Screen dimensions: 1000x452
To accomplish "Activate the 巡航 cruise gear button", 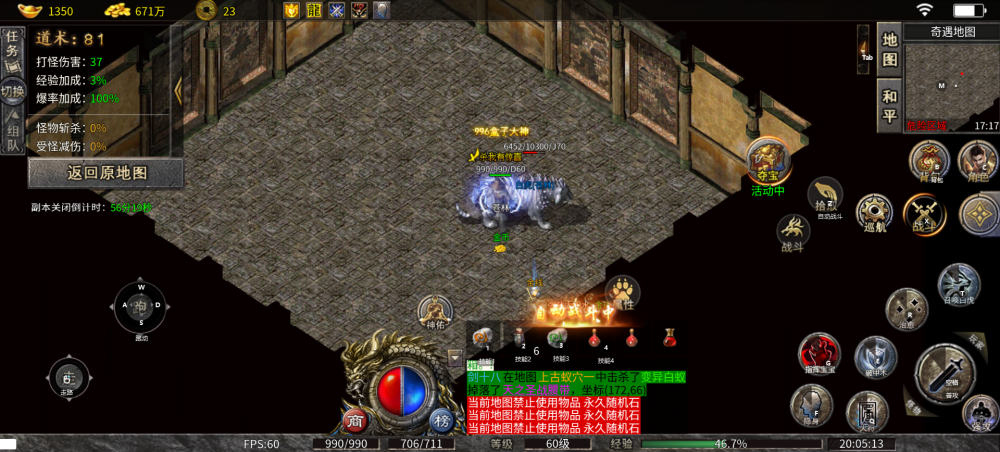I will [875, 213].
